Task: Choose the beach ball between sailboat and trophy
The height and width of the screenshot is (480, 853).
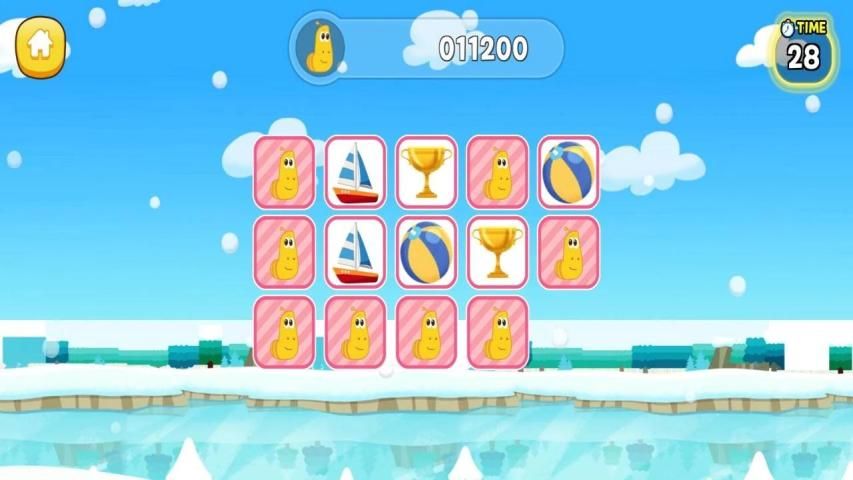Action: coord(426,252)
